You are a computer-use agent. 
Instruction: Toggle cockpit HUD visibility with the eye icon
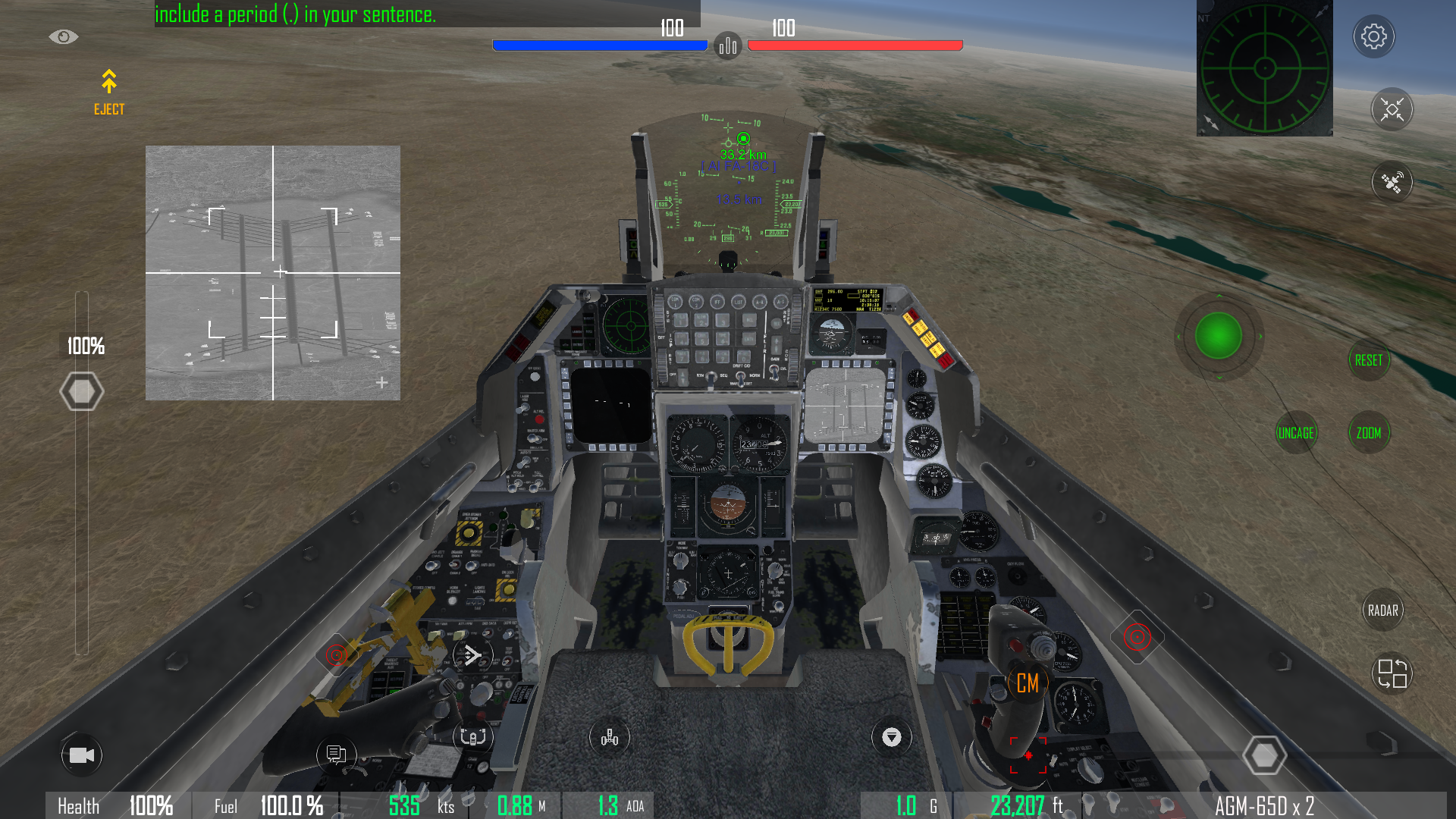64,36
